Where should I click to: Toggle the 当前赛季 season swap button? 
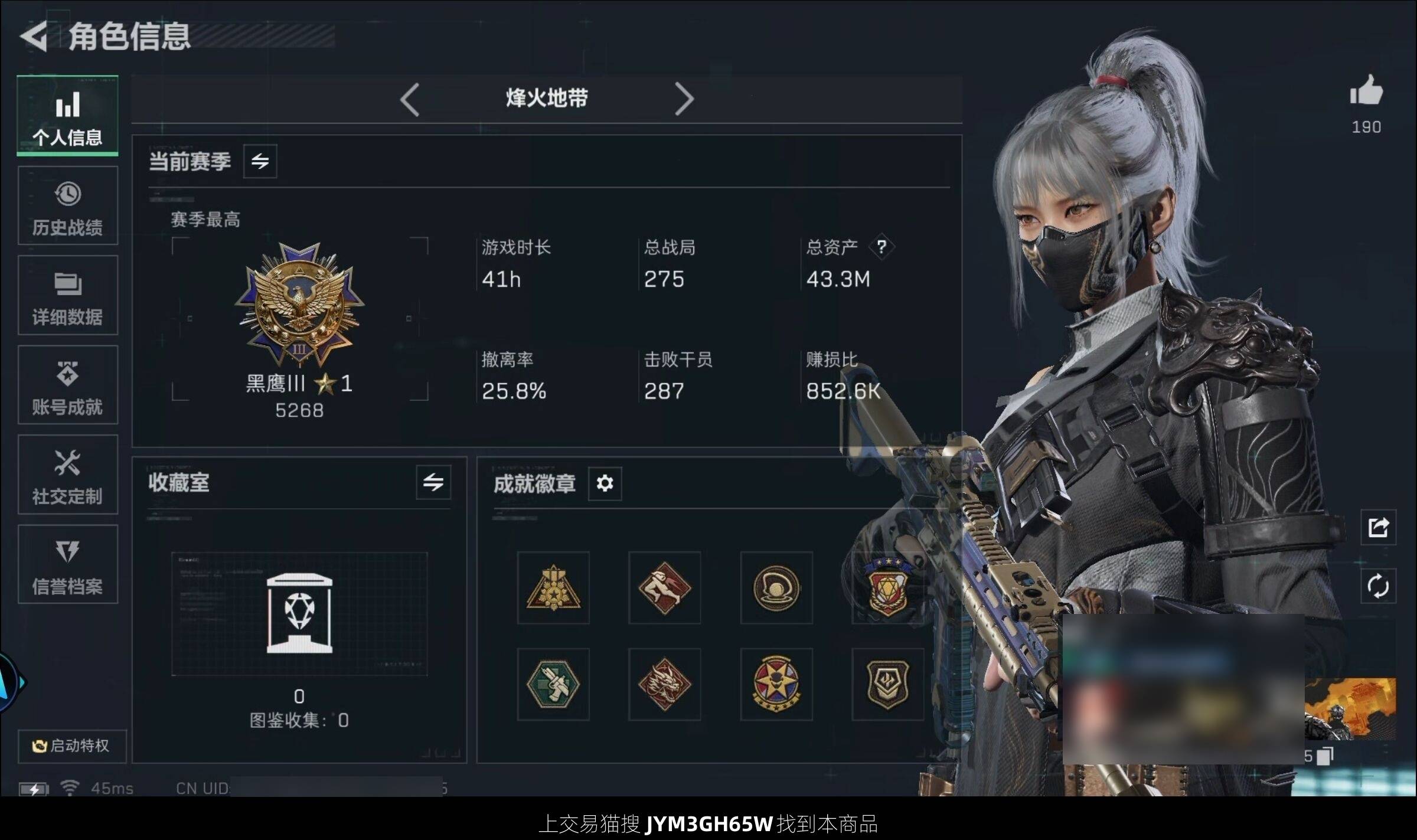coord(260,161)
